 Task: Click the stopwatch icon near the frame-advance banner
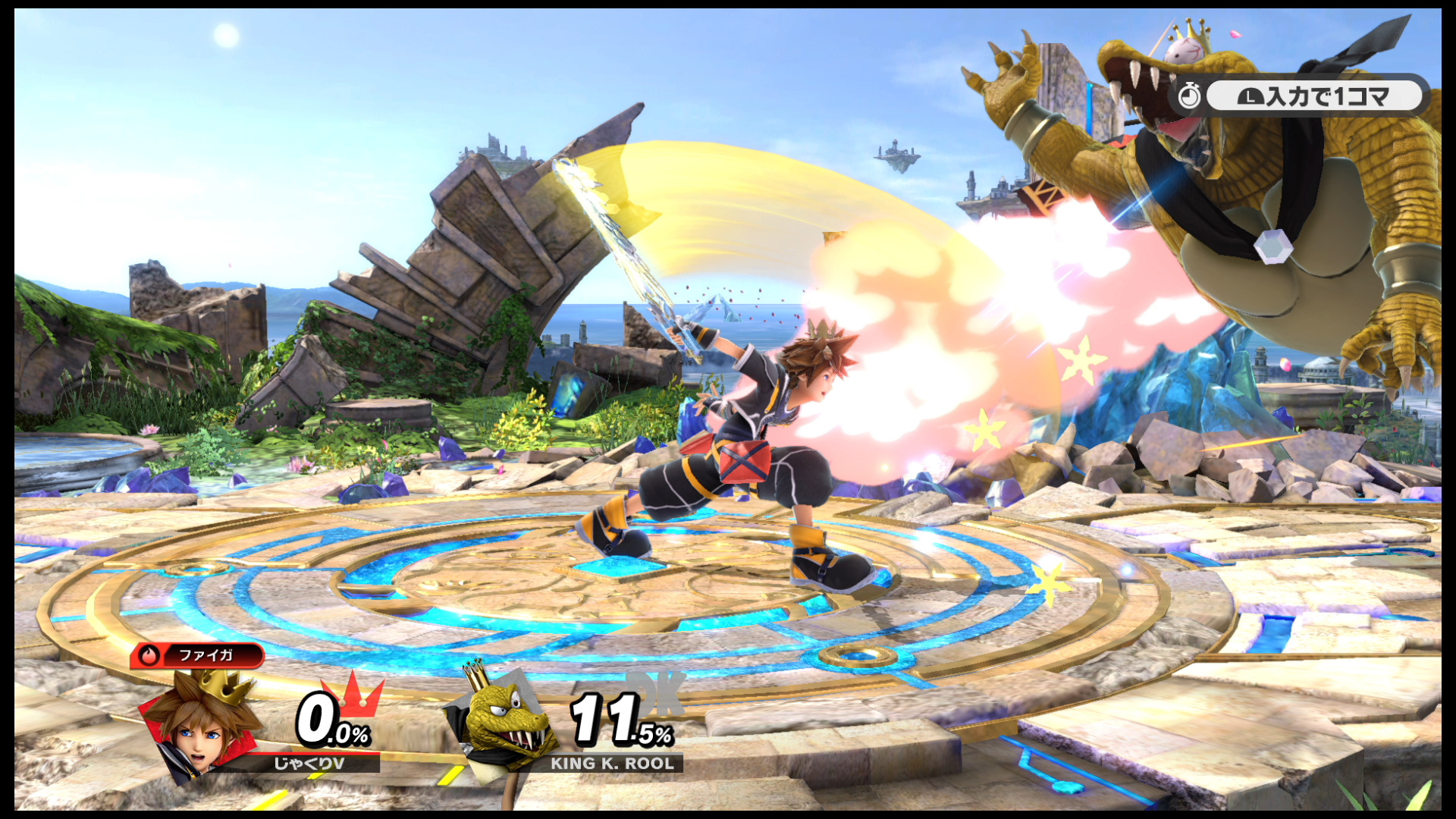point(1191,96)
